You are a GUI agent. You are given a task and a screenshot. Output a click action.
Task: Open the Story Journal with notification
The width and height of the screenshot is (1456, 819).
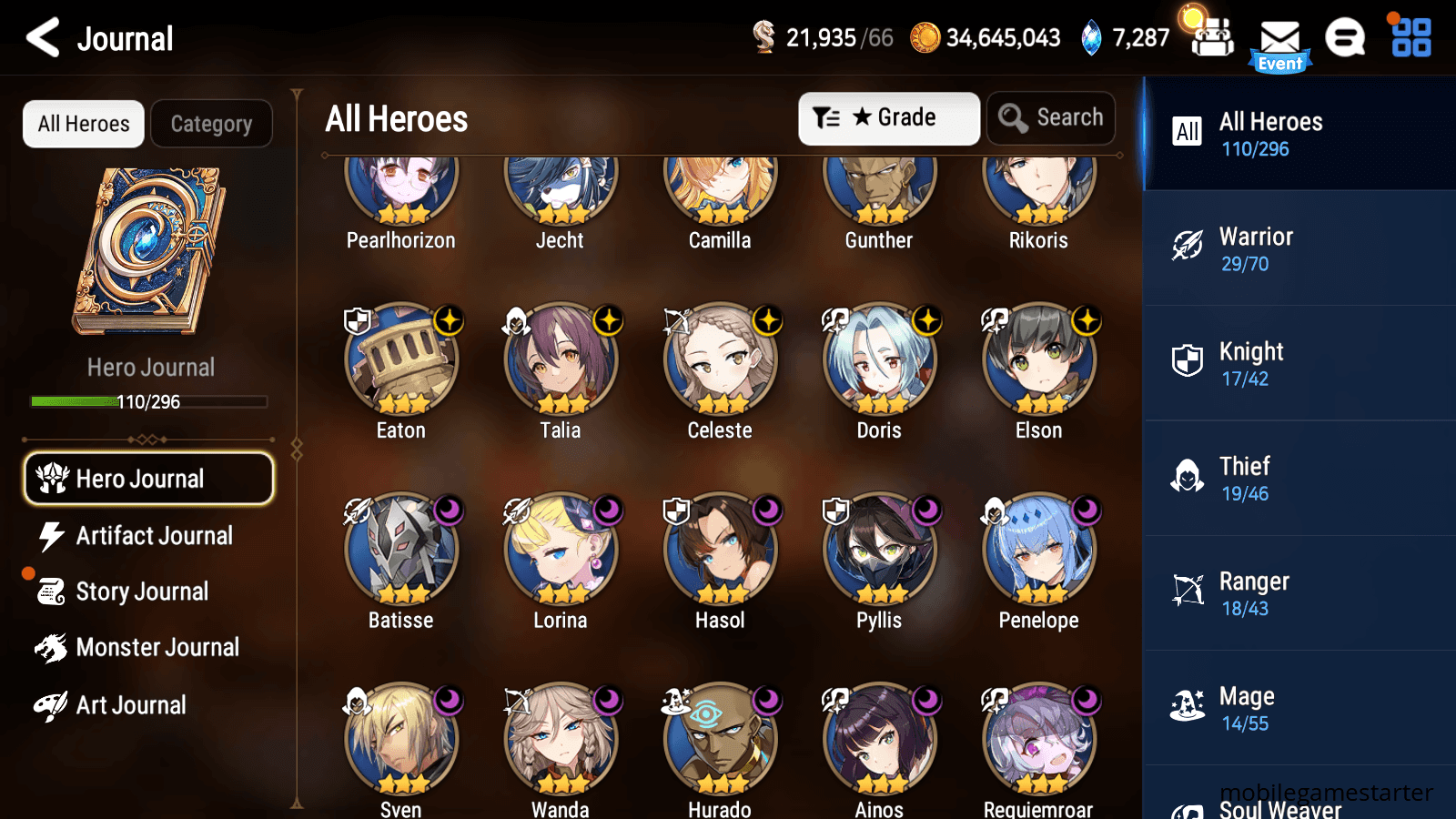tap(141, 591)
